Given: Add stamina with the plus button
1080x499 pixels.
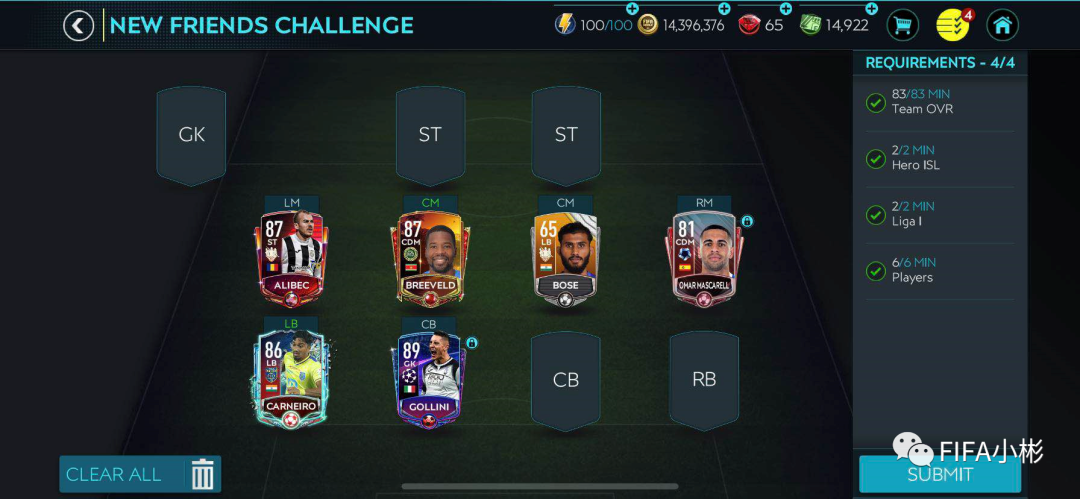Looking at the screenshot, I should 632,9.
